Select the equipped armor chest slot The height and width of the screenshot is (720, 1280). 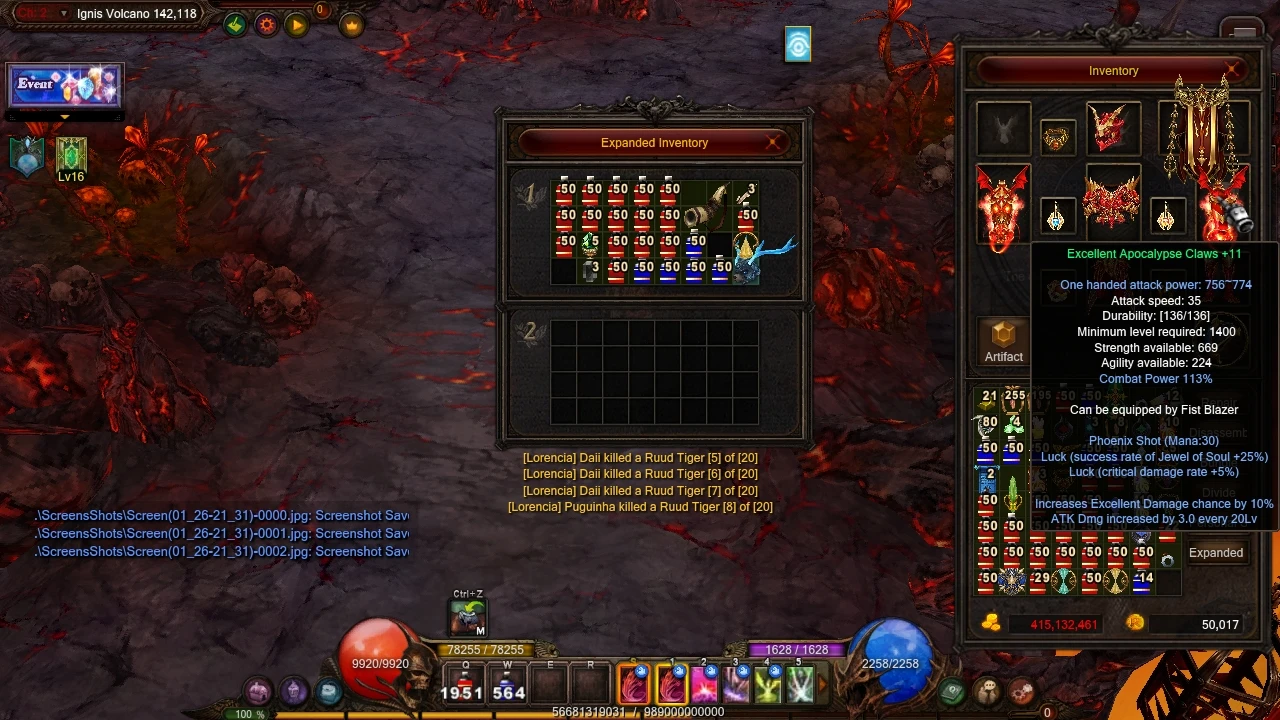(1112, 200)
